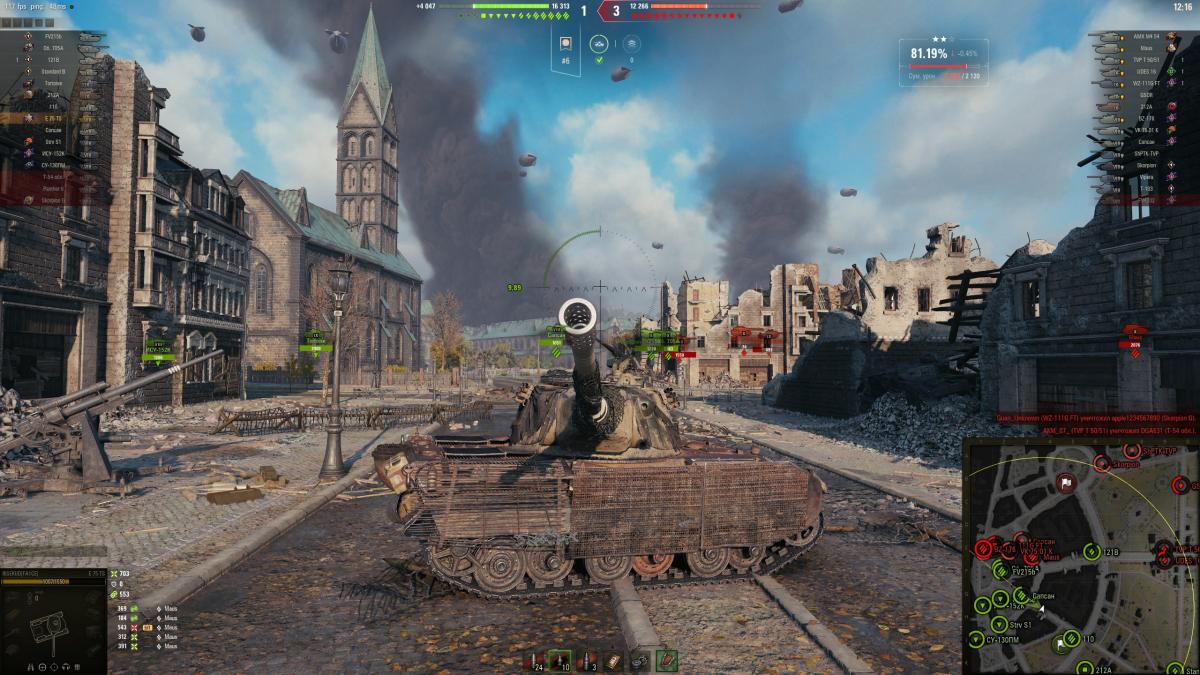Image resolution: width=1200 pixels, height=675 pixels.
Task: Open the 81.19% marks of excellence panel
Action: pyautogui.click(x=942, y=61)
